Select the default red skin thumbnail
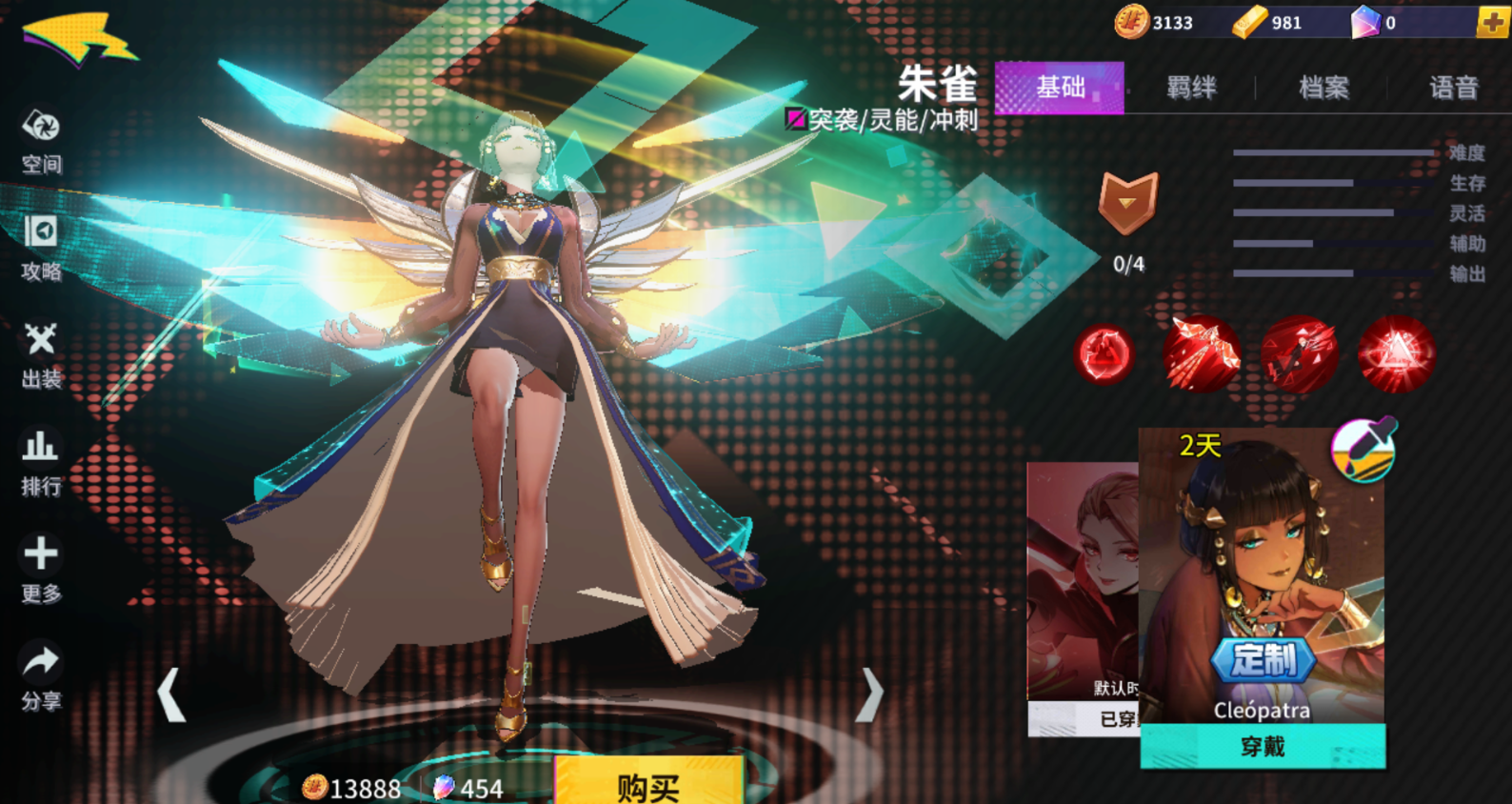The height and width of the screenshot is (804, 1512). point(1082,581)
